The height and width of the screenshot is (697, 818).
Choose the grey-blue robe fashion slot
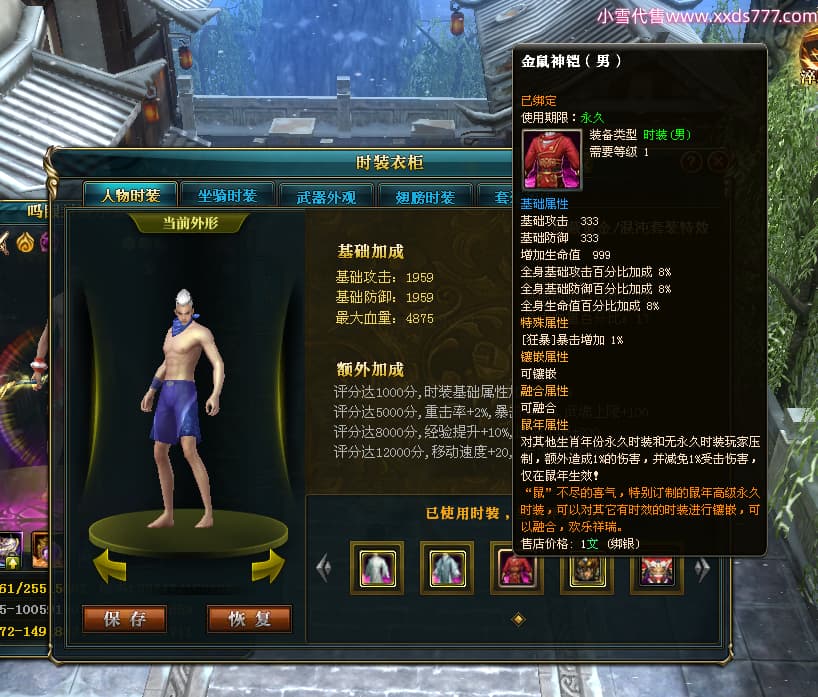(447, 568)
